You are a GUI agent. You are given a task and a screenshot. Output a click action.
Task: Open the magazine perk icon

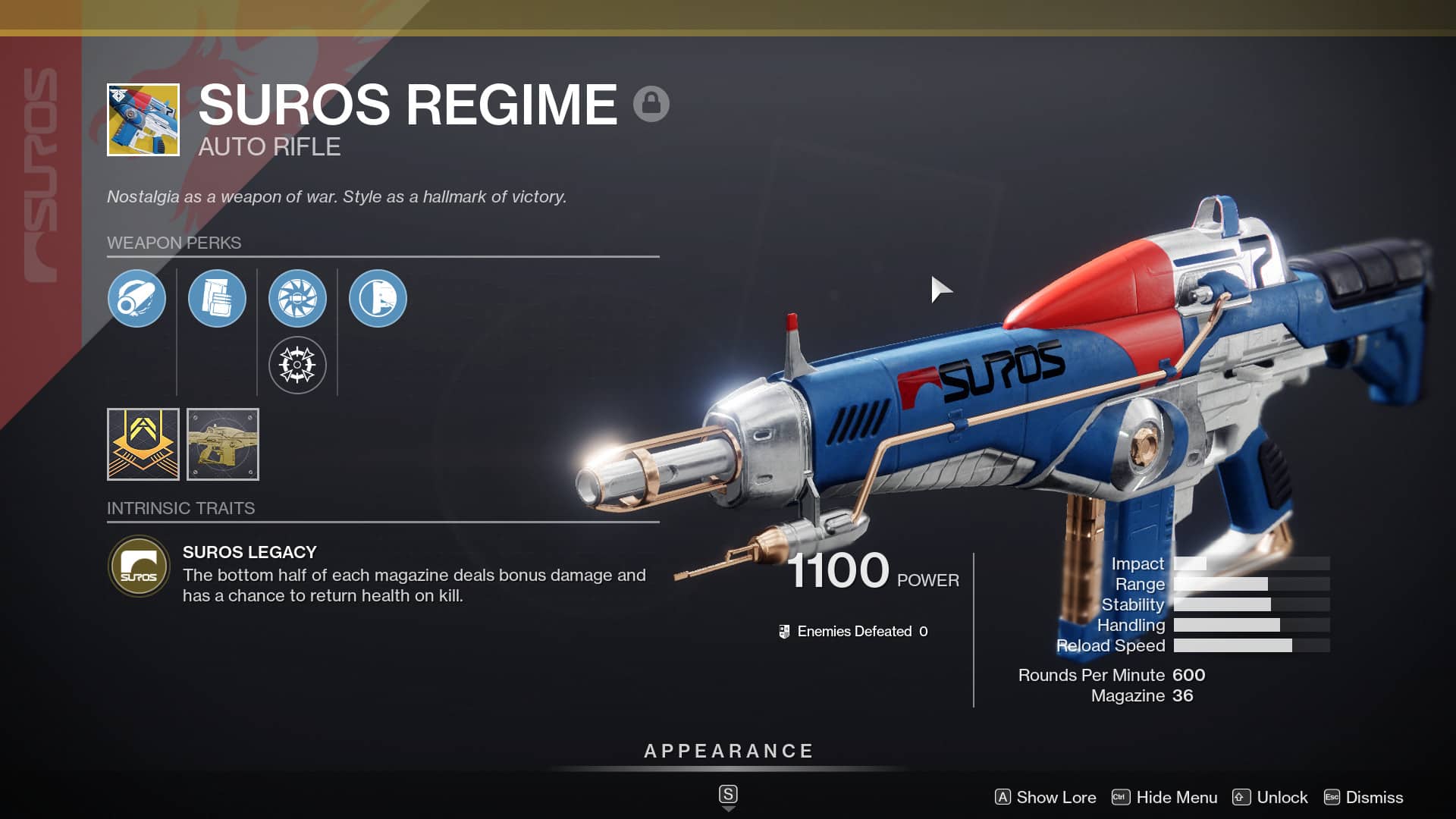coord(218,299)
